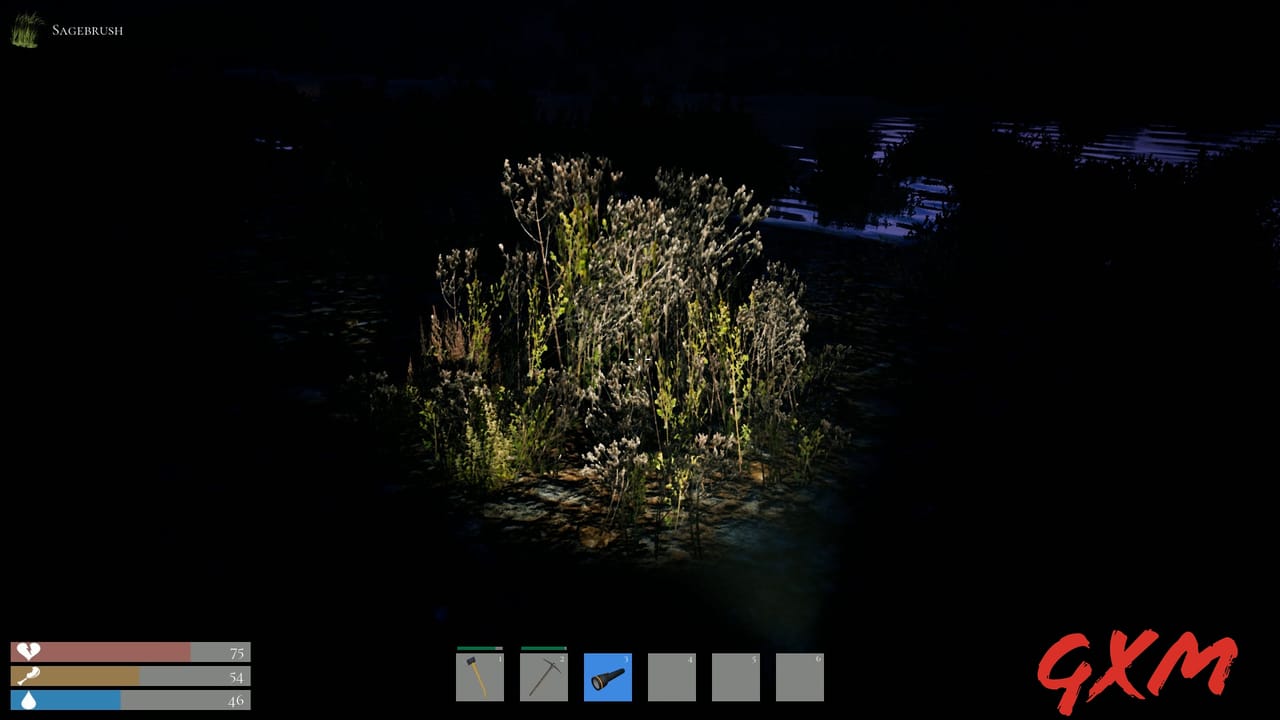This screenshot has width=1280, height=720.
Task: Click the Sagebrush pickup notification text
Action: pos(88,30)
